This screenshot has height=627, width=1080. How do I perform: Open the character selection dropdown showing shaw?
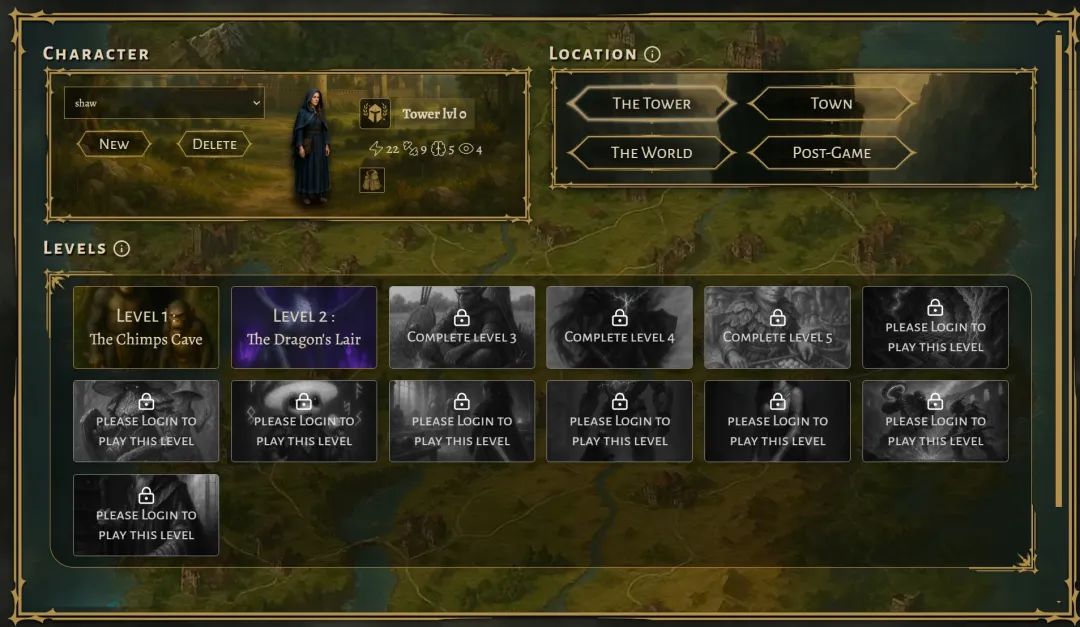(x=164, y=103)
